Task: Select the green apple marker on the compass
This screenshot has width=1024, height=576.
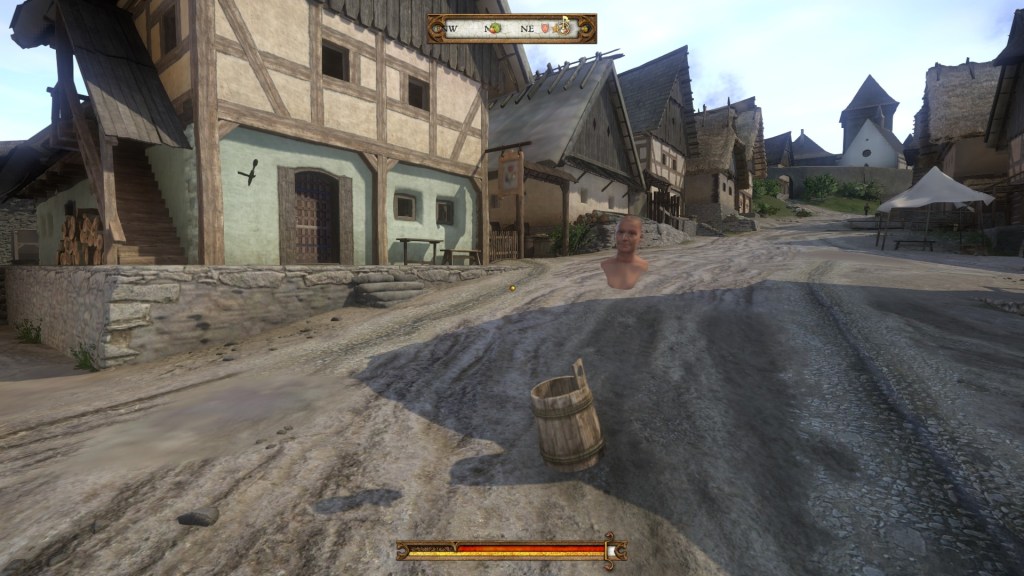Action: pyautogui.click(x=495, y=28)
